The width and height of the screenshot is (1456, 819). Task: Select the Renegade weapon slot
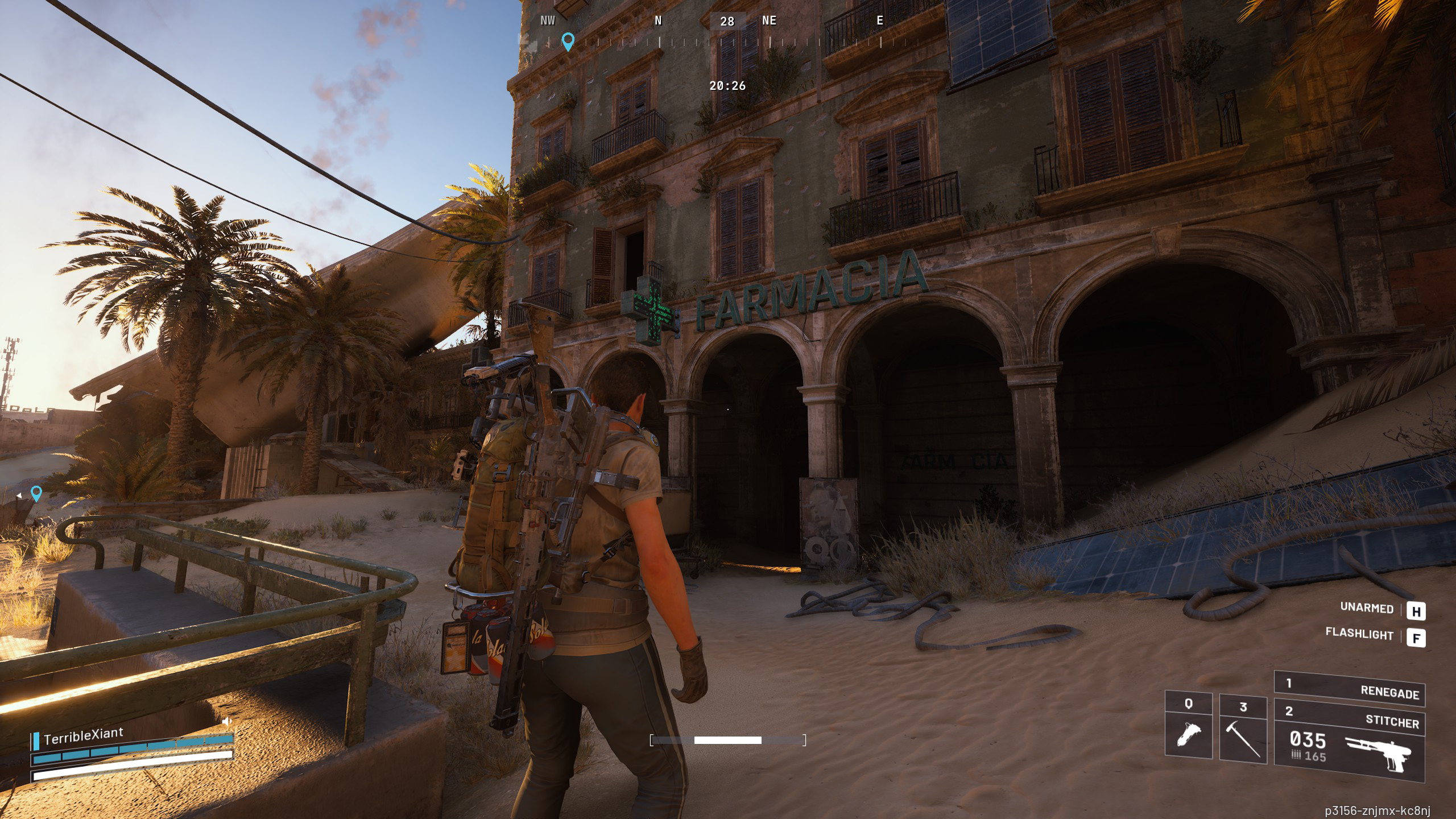tap(1349, 688)
